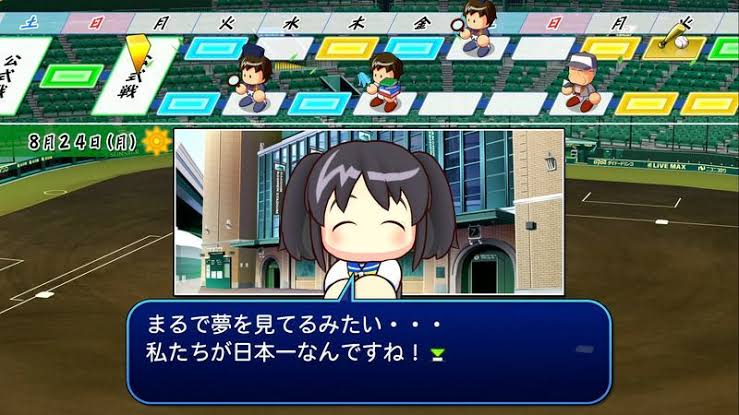Click the green continue arrow in dialogue
This screenshot has height=415, width=739.
436,353
